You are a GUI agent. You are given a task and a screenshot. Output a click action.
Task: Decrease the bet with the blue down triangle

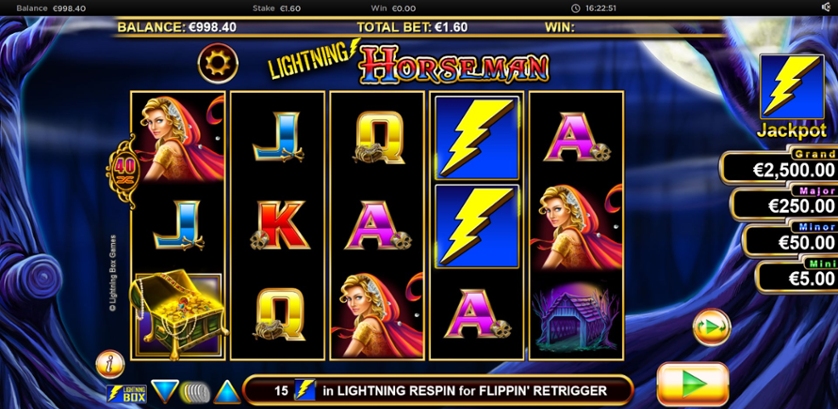[x=164, y=391]
